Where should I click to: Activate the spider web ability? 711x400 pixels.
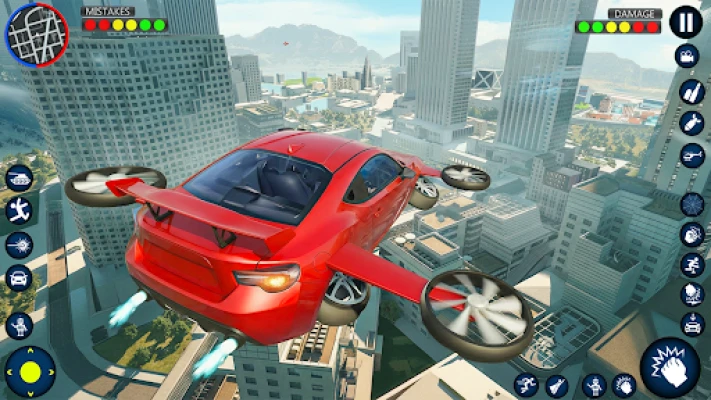(692, 204)
